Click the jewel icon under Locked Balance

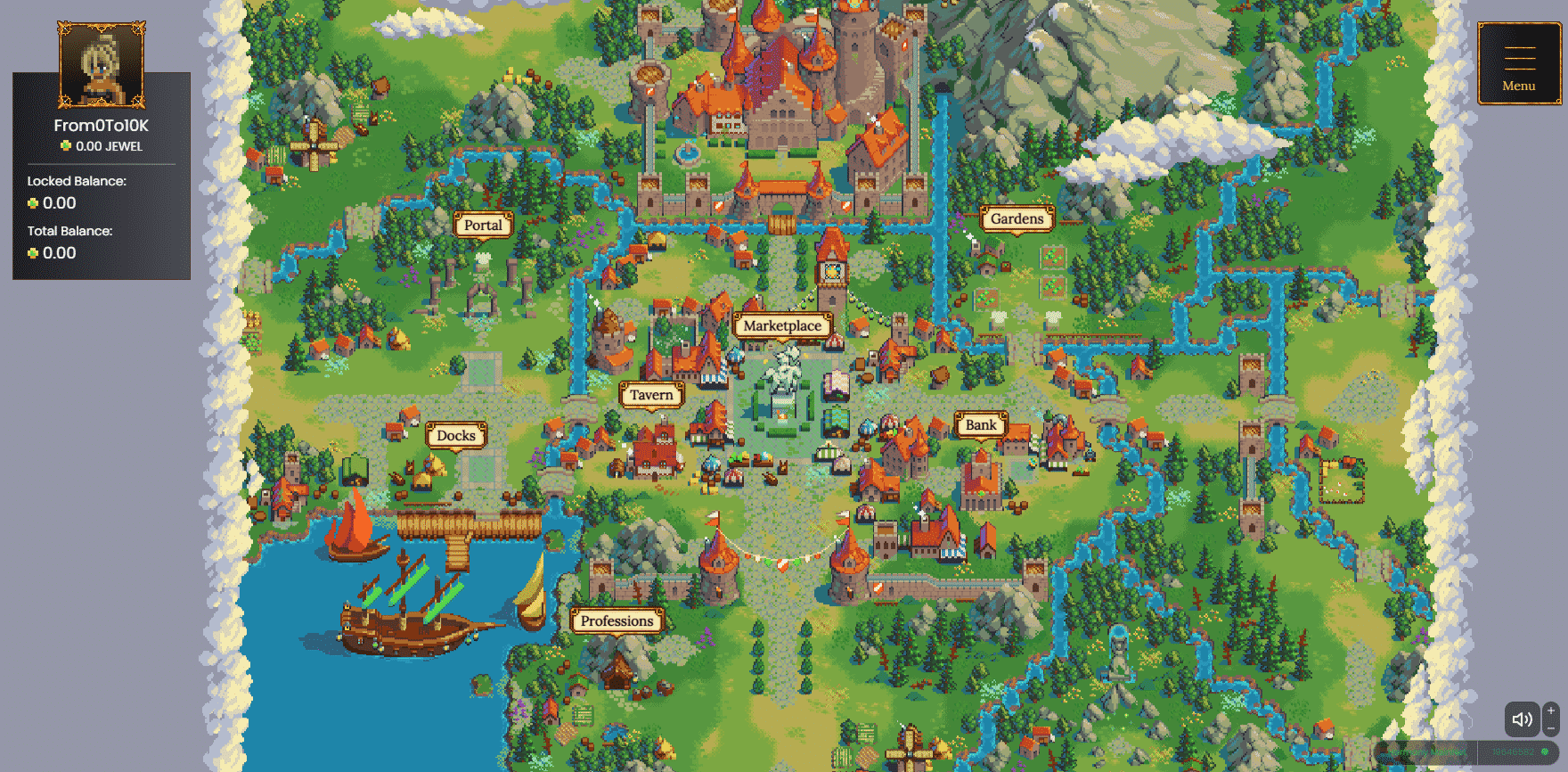33,203
